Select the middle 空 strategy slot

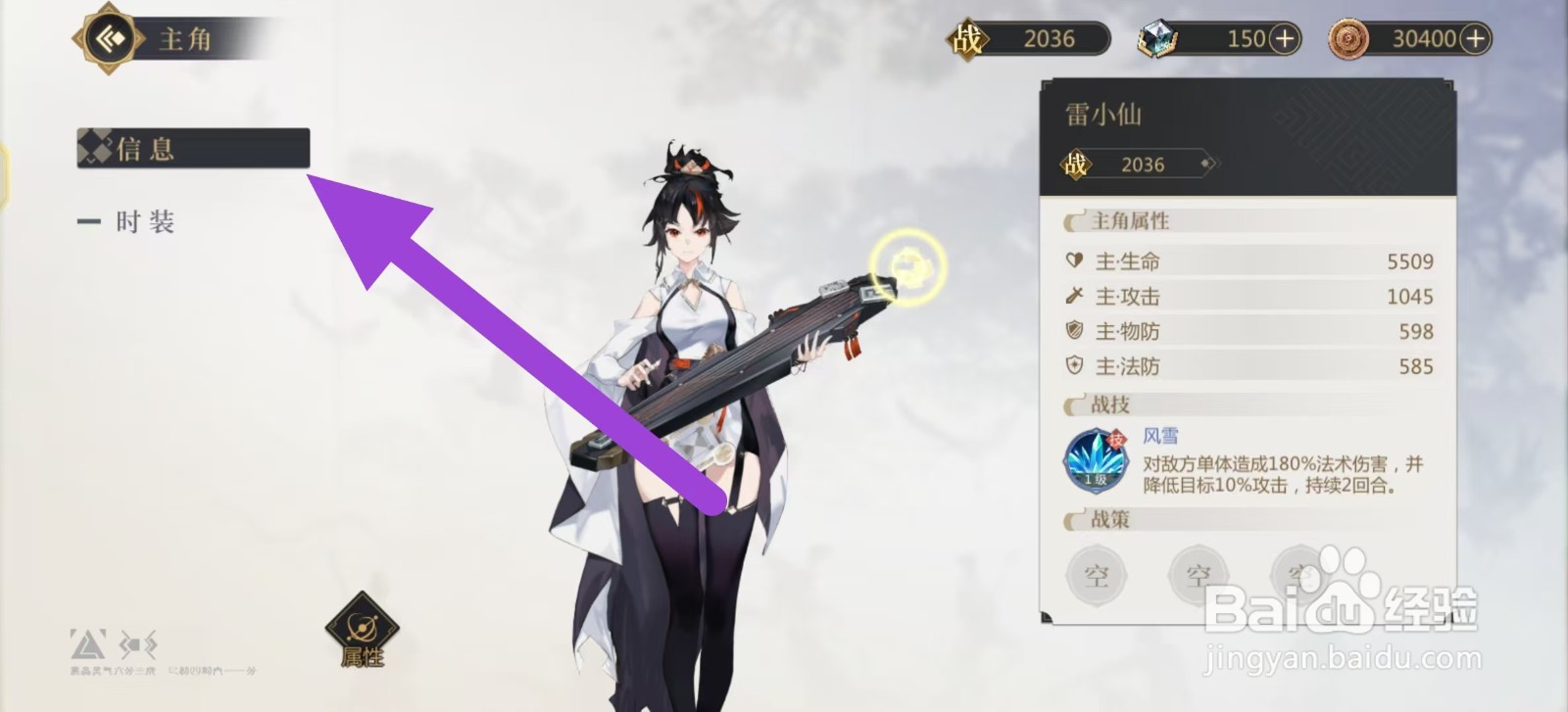tap(1198, 576)
